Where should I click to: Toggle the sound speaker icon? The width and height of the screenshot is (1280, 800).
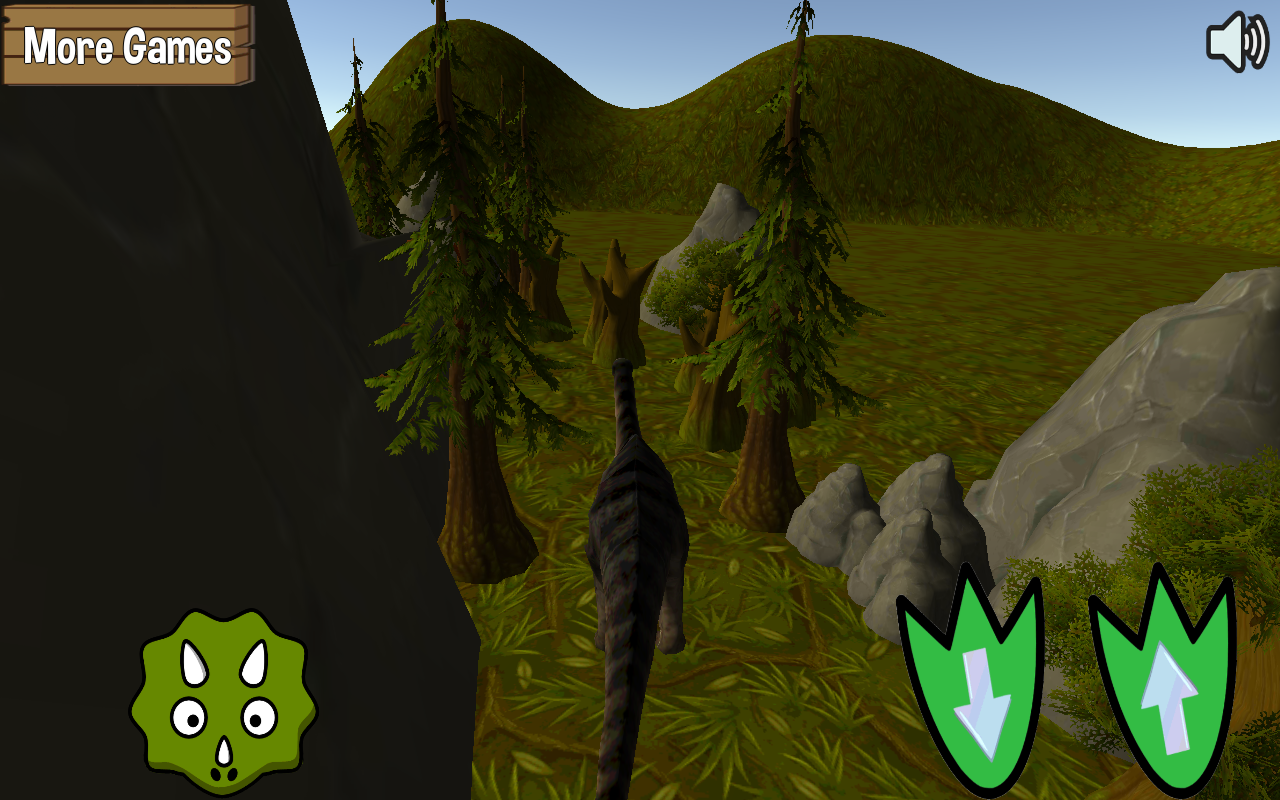(x=1236, y=42)
